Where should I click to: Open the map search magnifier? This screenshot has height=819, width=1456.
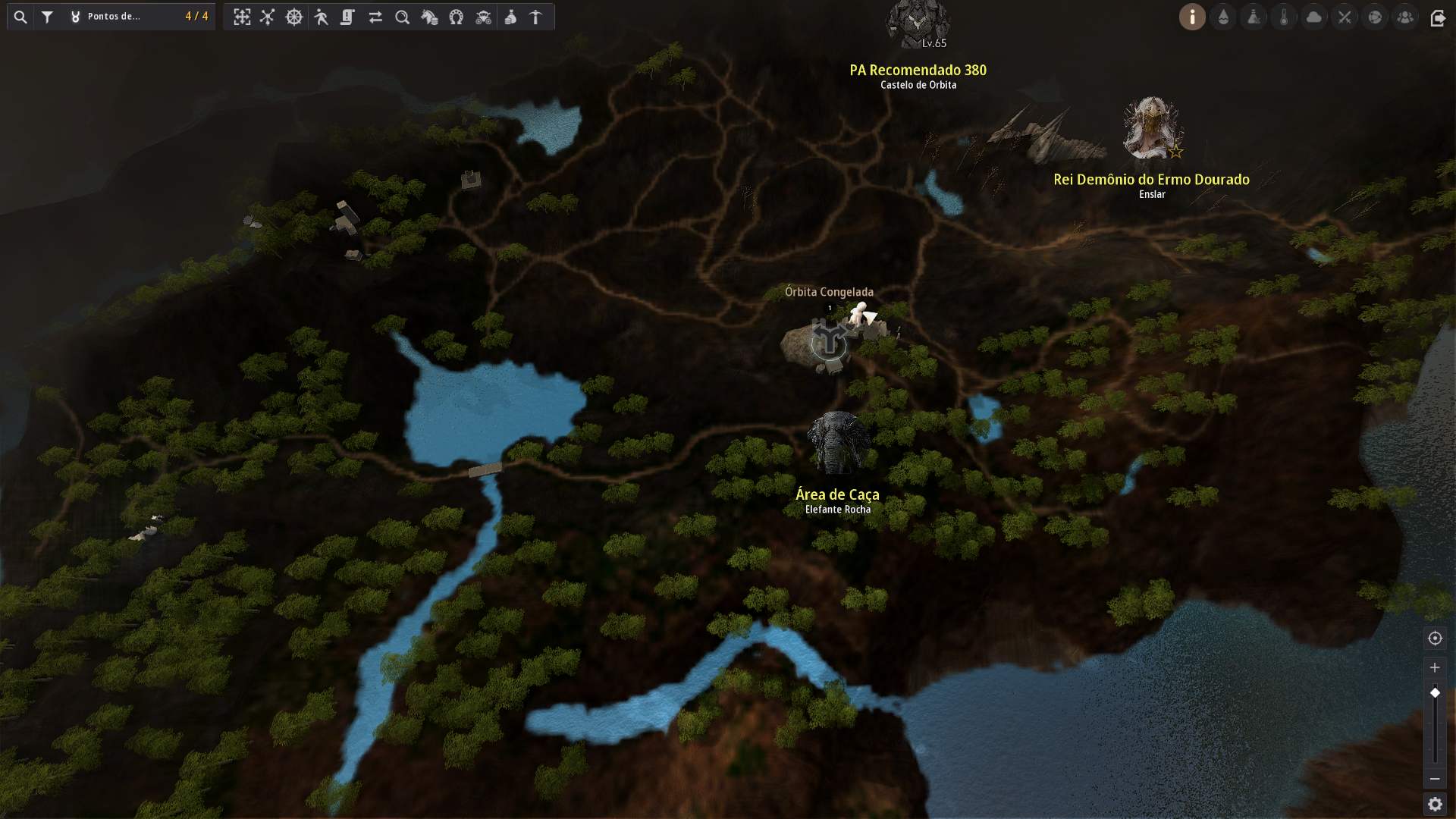(x=20, y=17)
